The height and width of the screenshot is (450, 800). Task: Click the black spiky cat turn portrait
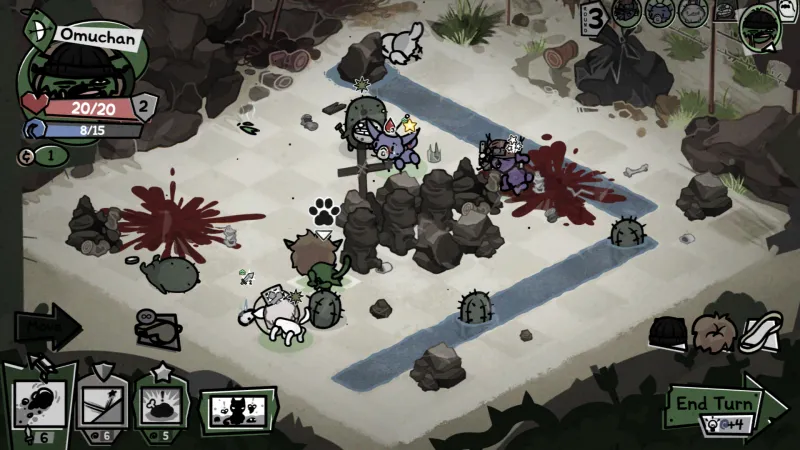click(x=626, y=13)
